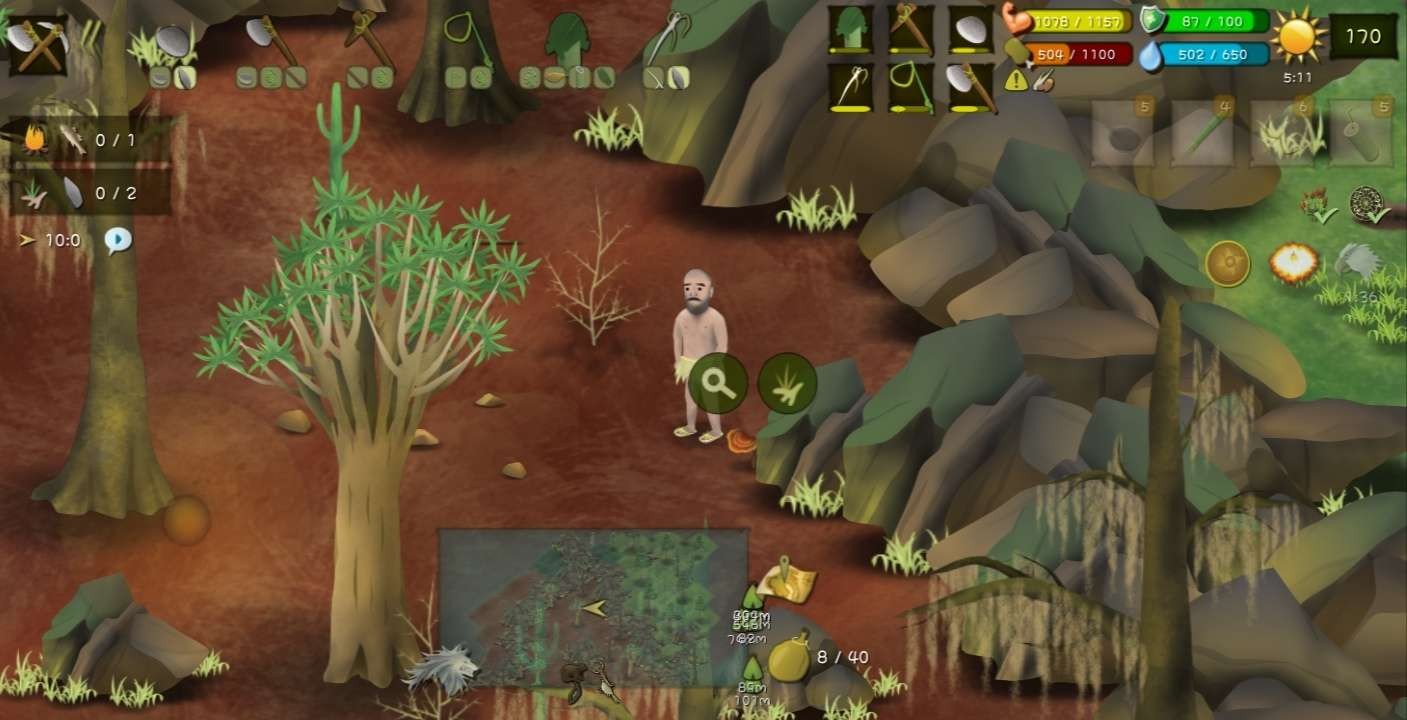Screen dimensions: 1407x720
Task: Click the magnifying glass inspect button
Action: click(718, 383)
